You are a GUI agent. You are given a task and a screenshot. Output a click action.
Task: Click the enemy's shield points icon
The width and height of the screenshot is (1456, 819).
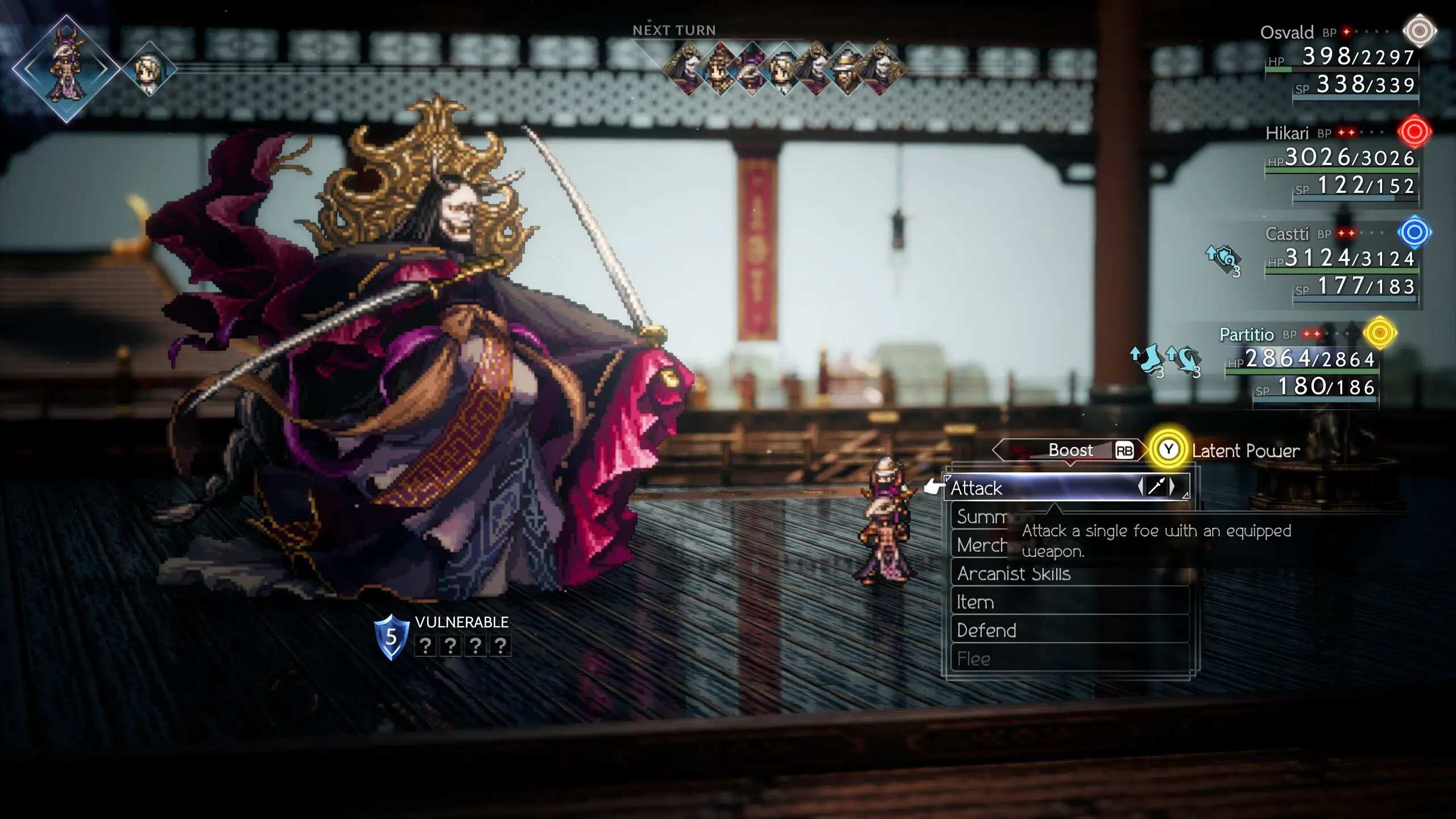[391, 637]
